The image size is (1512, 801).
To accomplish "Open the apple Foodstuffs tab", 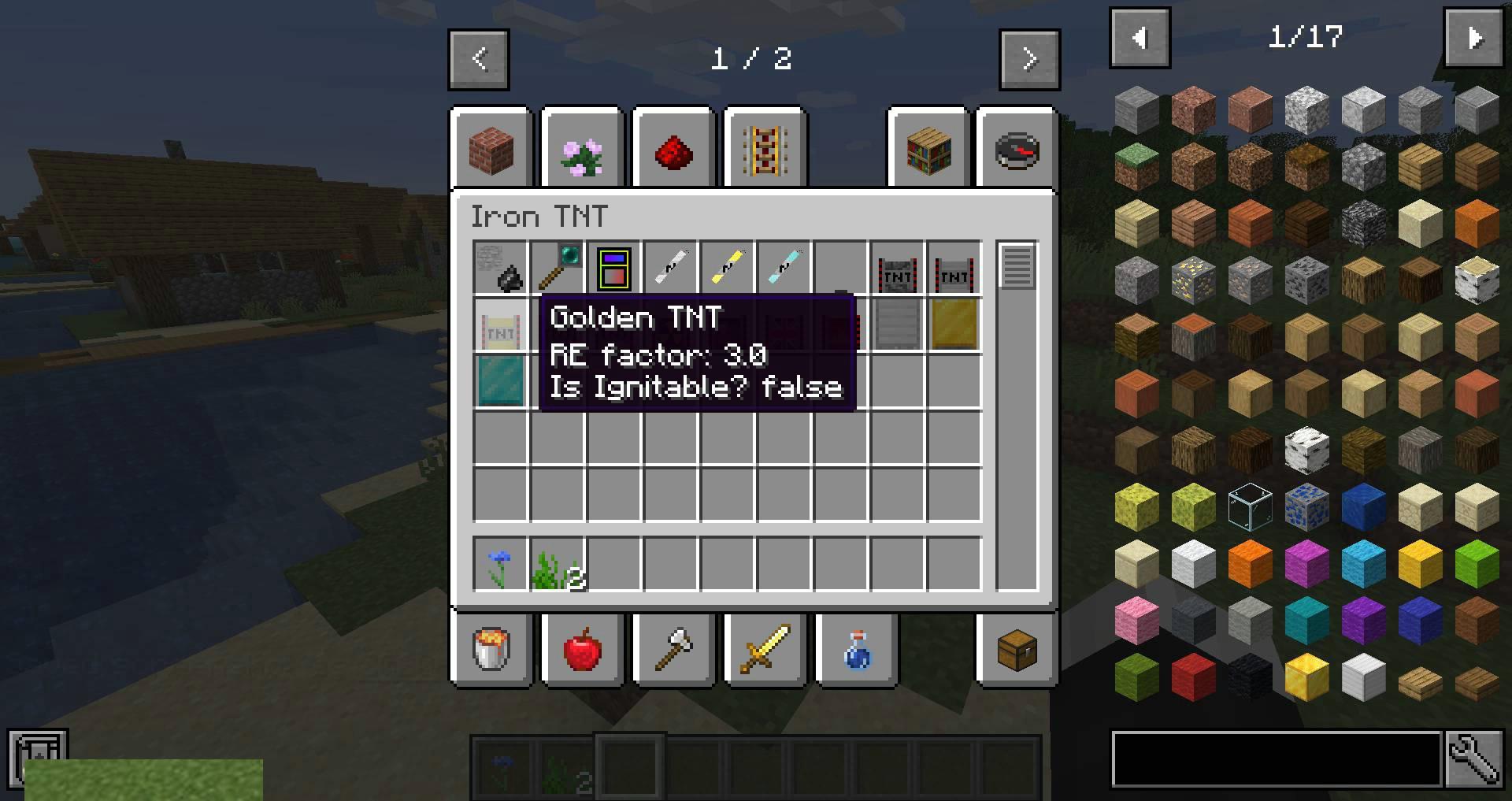I will pos(583,649).
